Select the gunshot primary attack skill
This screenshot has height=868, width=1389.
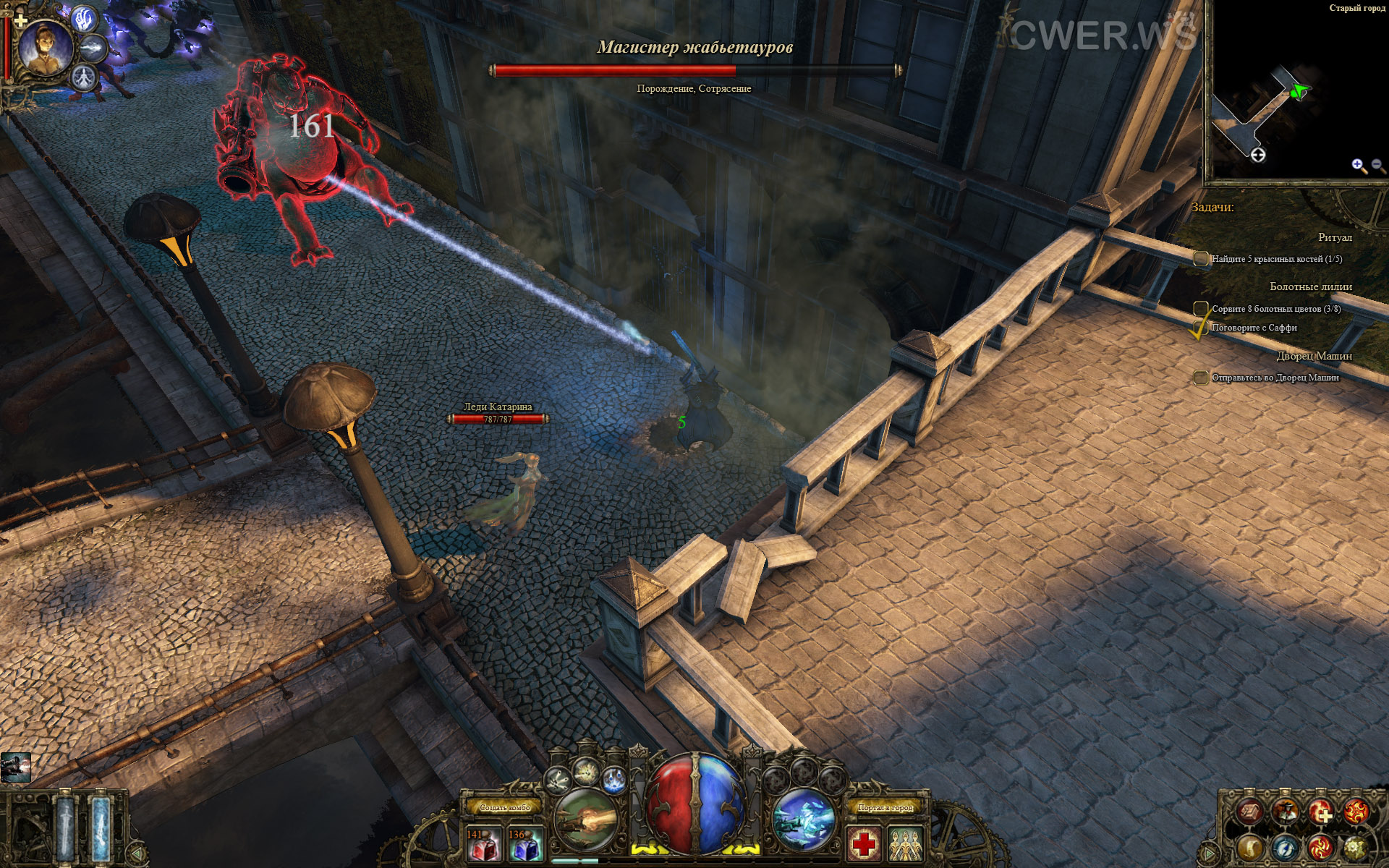pyautogui.click(x=585, y=820)
